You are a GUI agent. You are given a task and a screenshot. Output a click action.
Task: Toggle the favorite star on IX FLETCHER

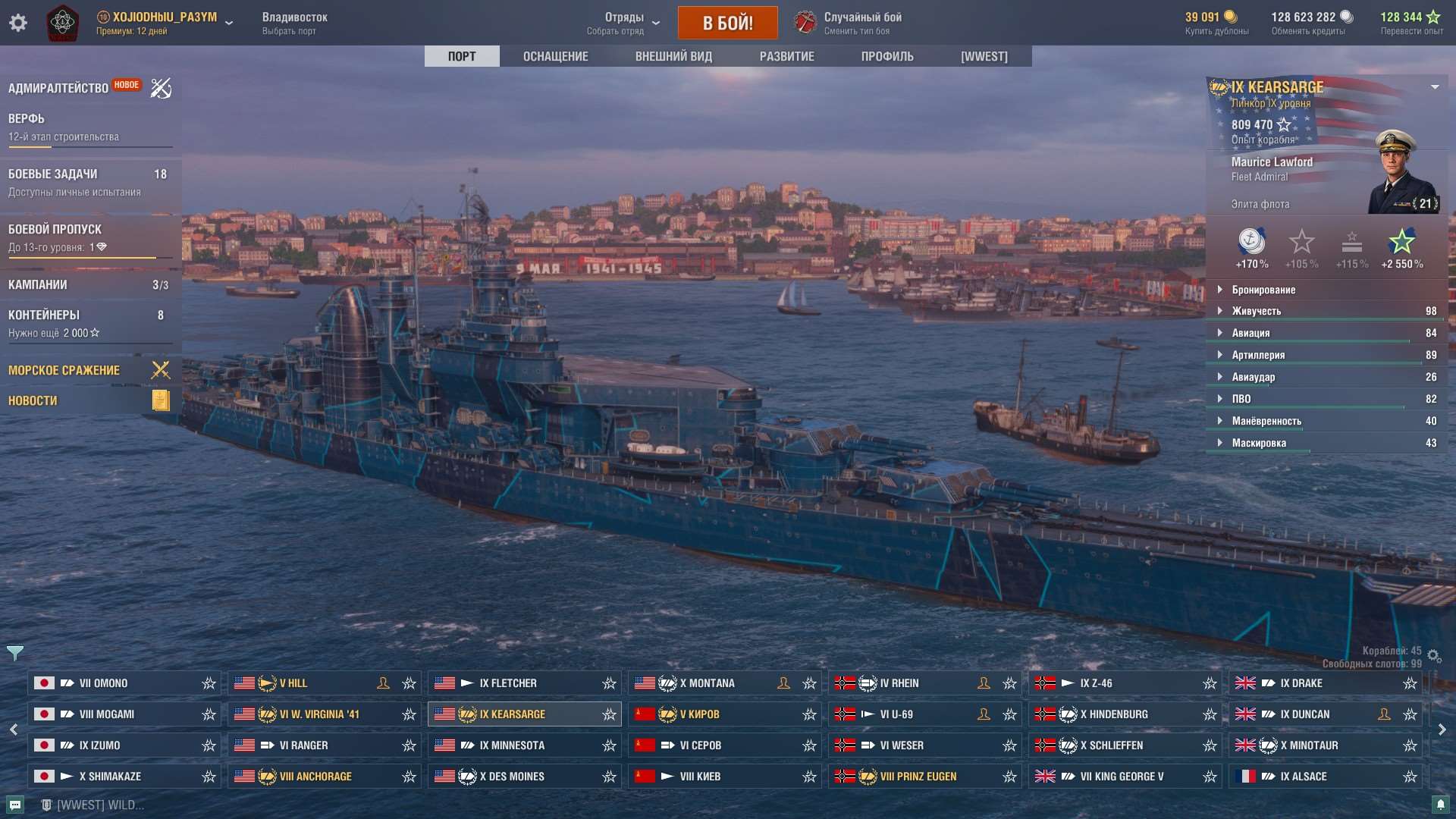609,682
